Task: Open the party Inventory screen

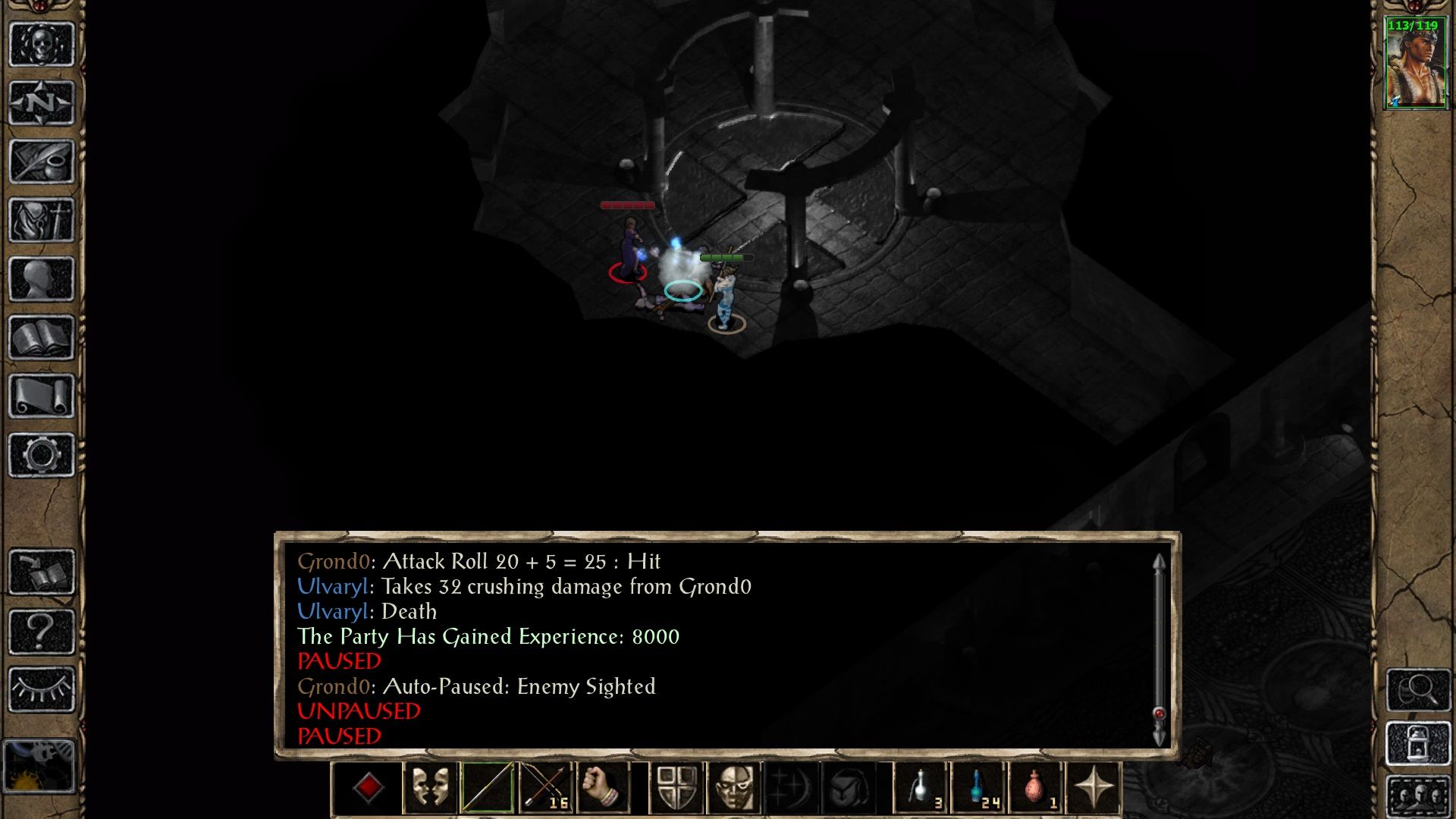Action: (x=42, y=220)
